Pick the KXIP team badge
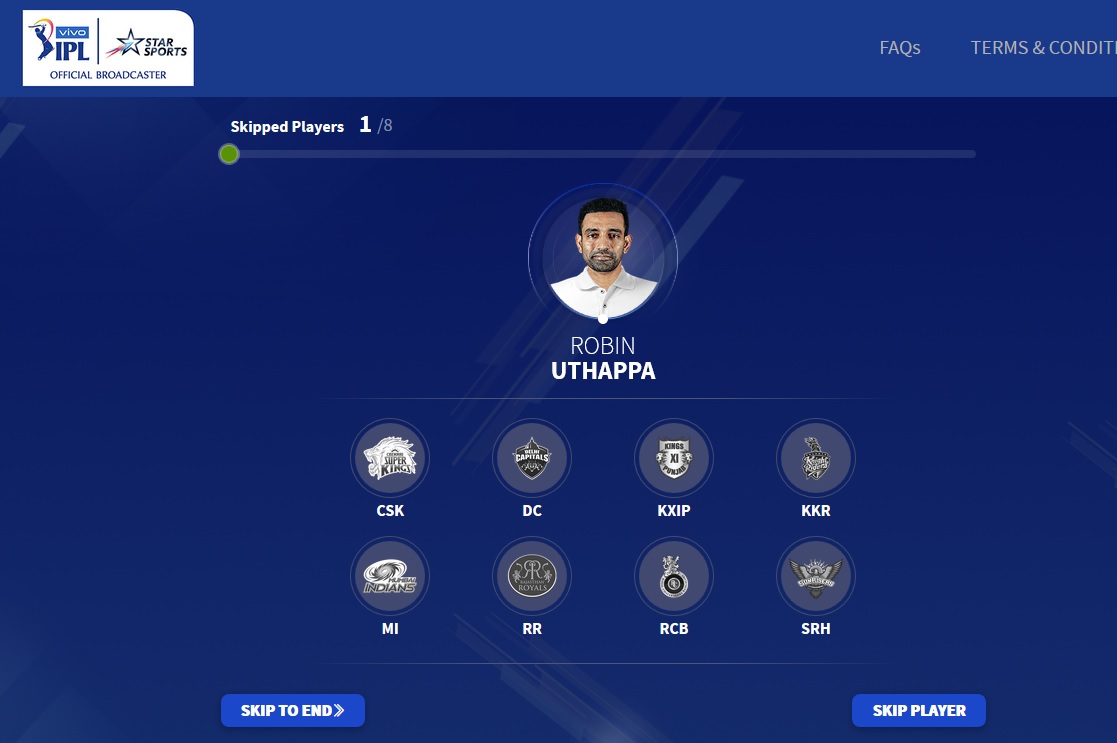 pyautogui.click(x=673, y=458)
